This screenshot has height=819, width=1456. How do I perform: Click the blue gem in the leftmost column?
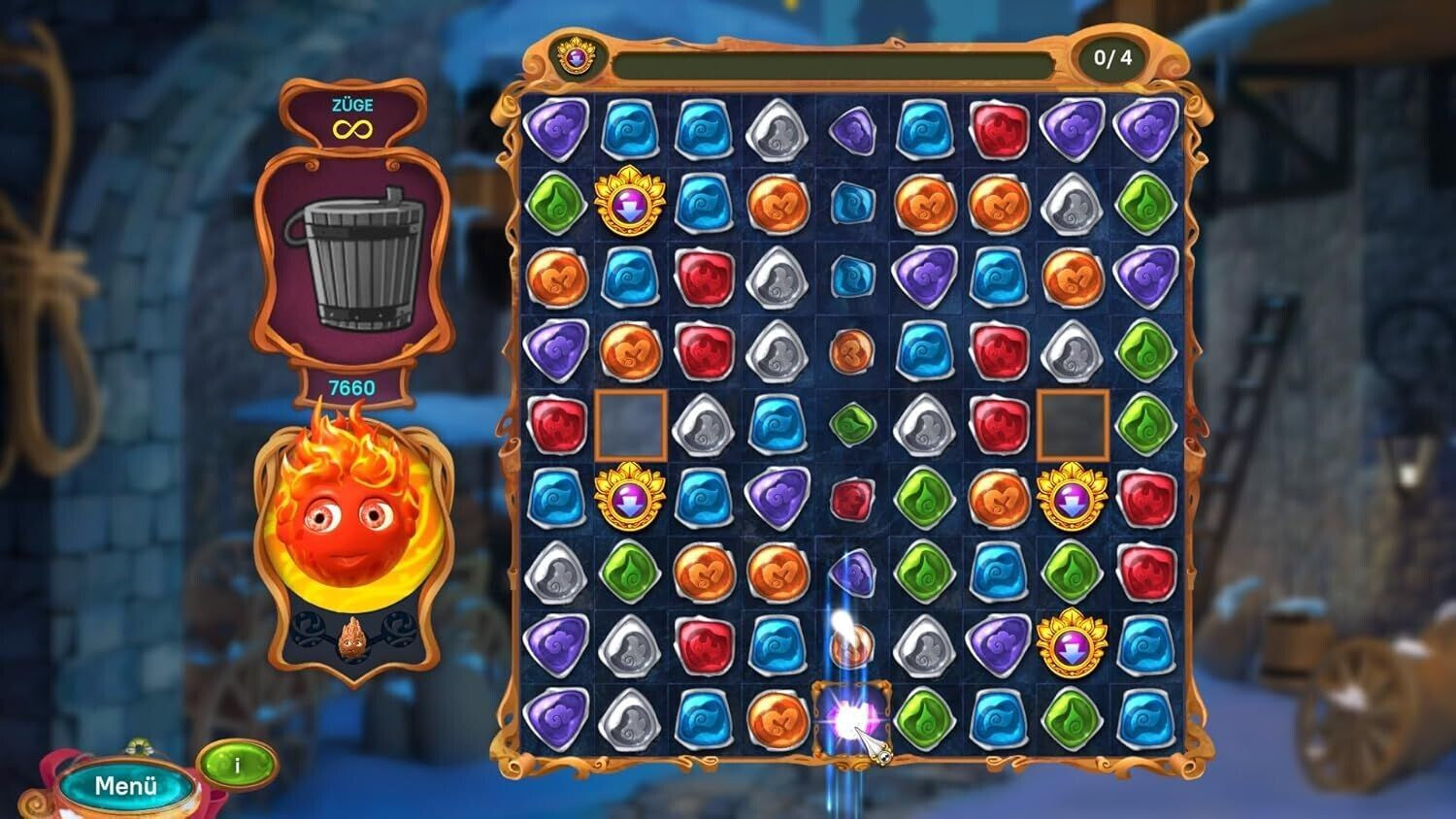556,498
